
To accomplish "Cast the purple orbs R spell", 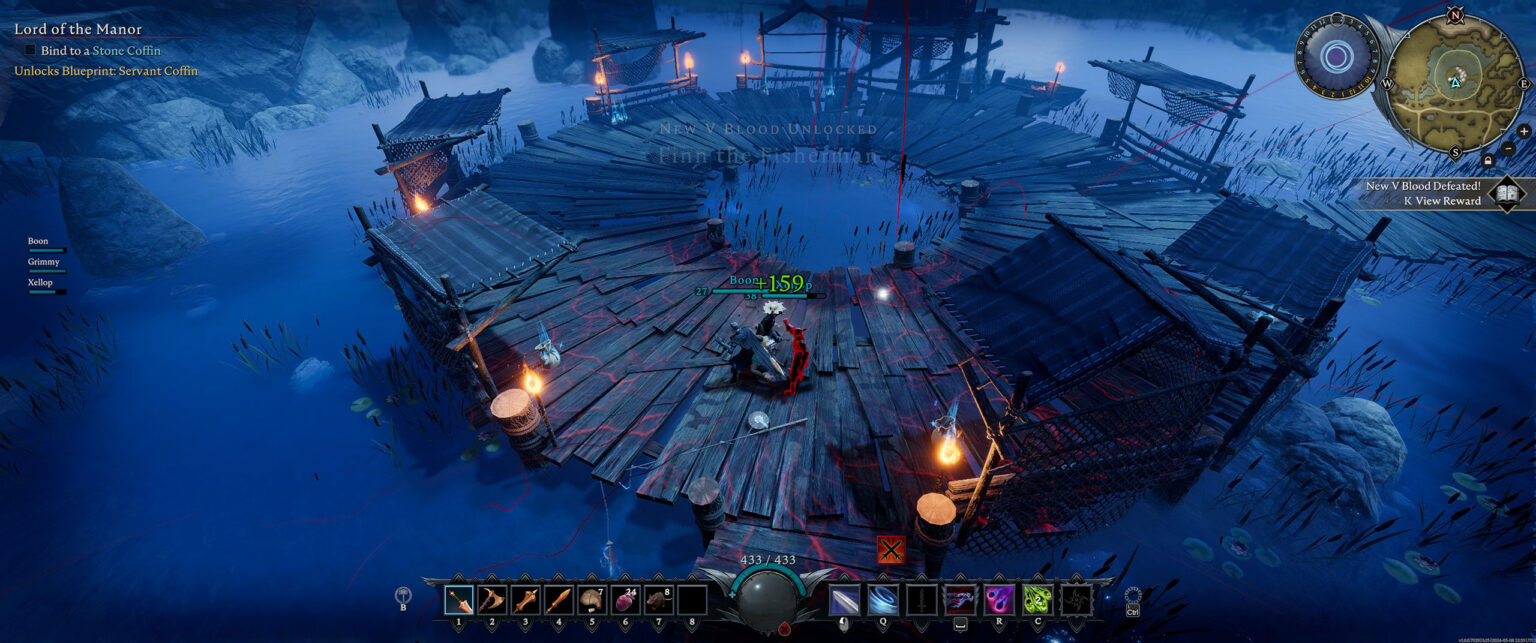I will [999, 600].
